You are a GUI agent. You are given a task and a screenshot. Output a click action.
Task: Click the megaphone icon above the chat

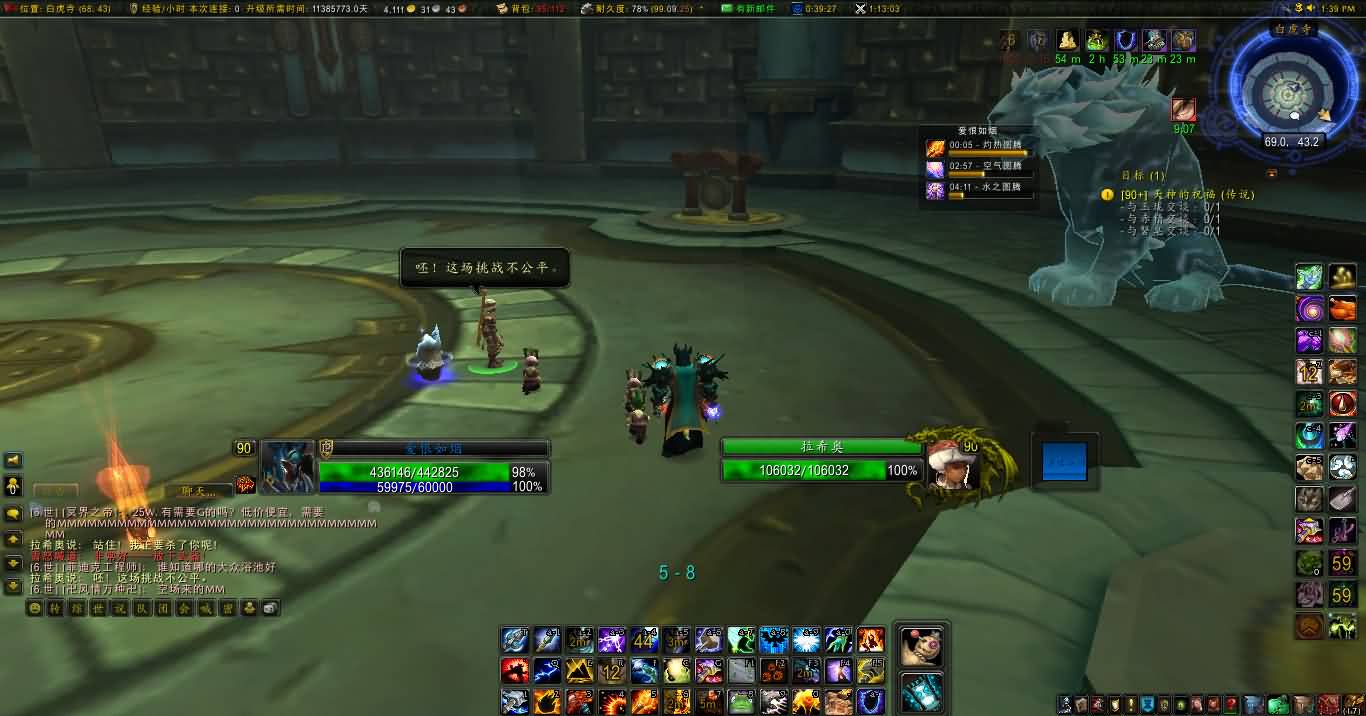(x=14, y=461)
